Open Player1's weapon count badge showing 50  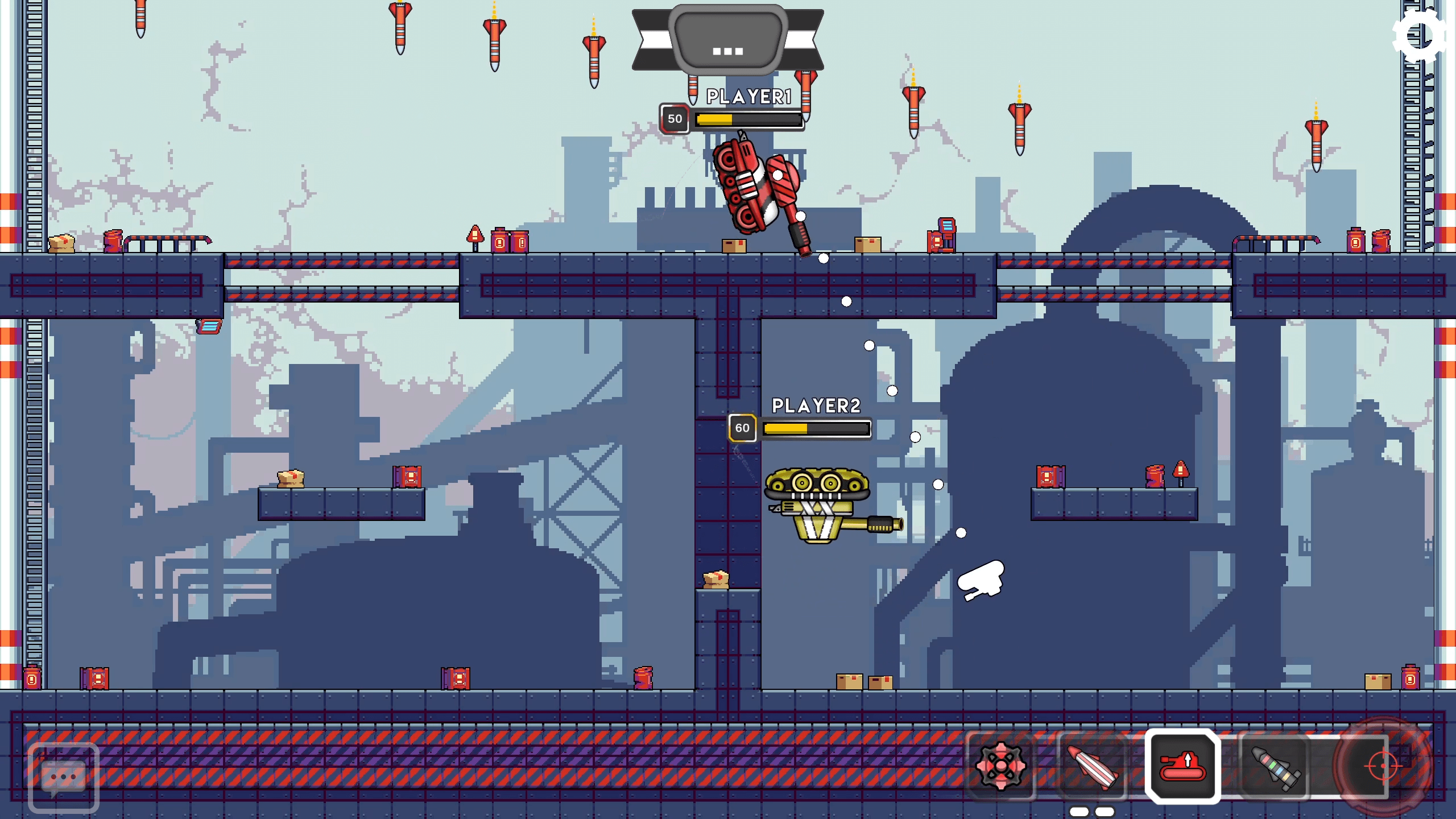pyautogui.click(x=676, y=119)
